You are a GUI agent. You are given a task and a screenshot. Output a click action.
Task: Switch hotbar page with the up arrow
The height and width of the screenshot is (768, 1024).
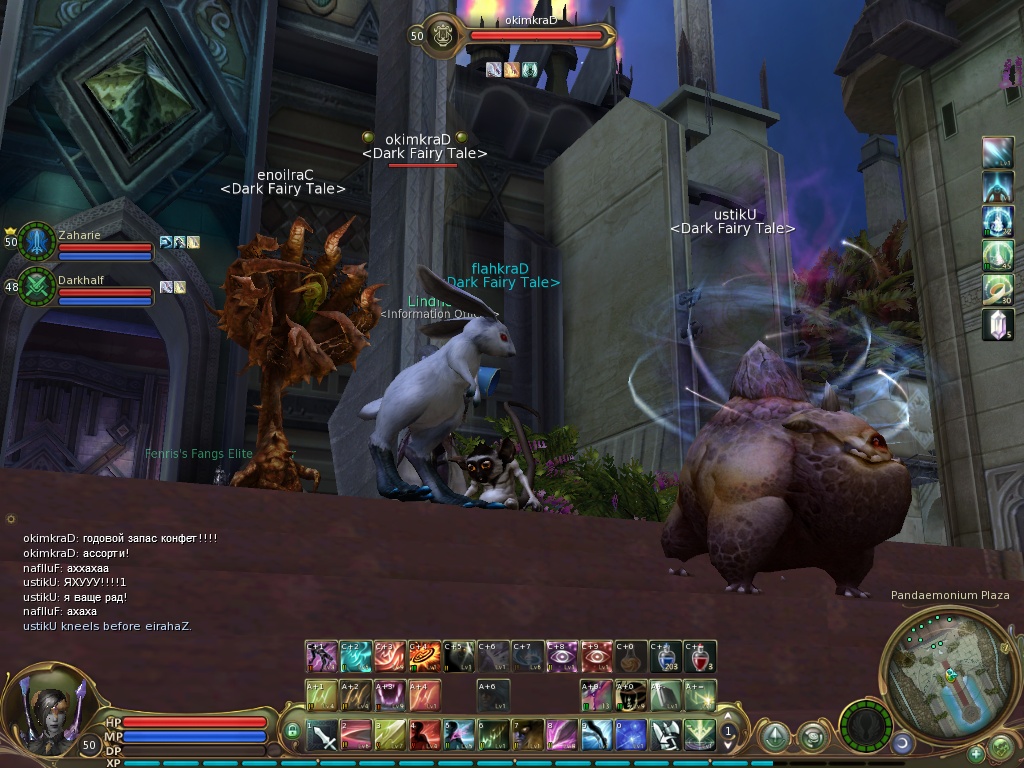728,718
